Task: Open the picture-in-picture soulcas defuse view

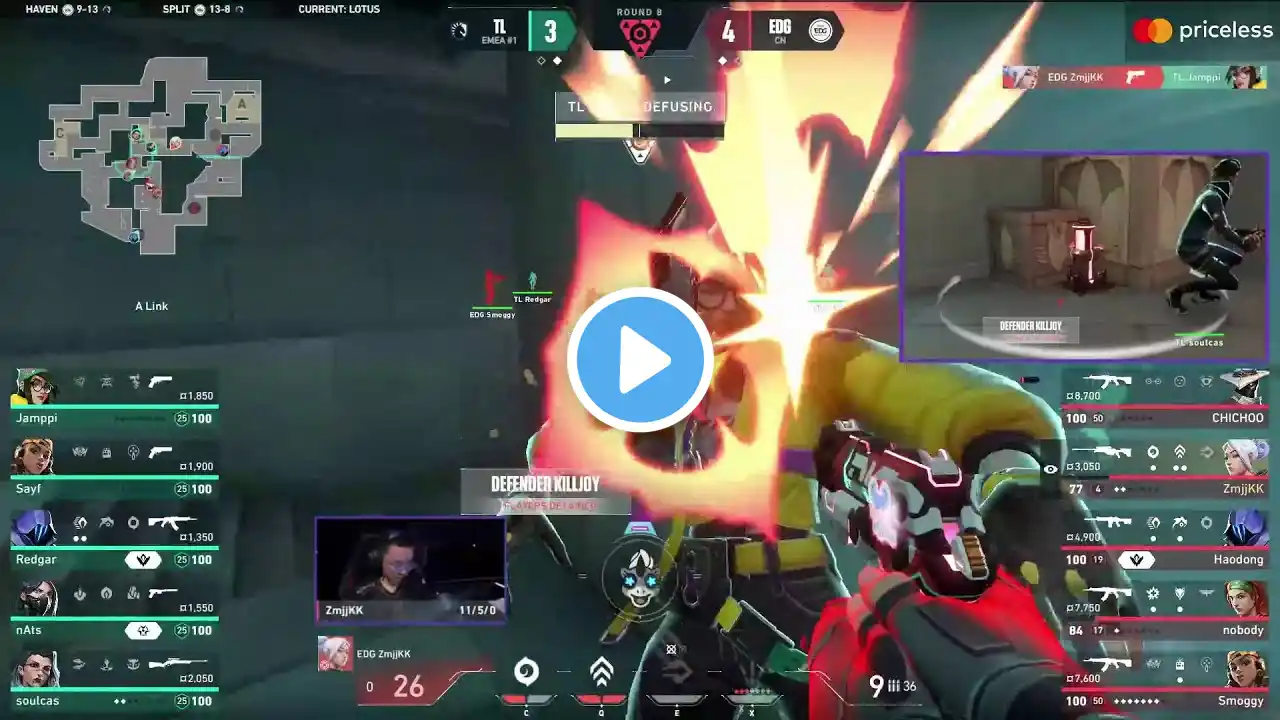Action: pos(1084,256)
